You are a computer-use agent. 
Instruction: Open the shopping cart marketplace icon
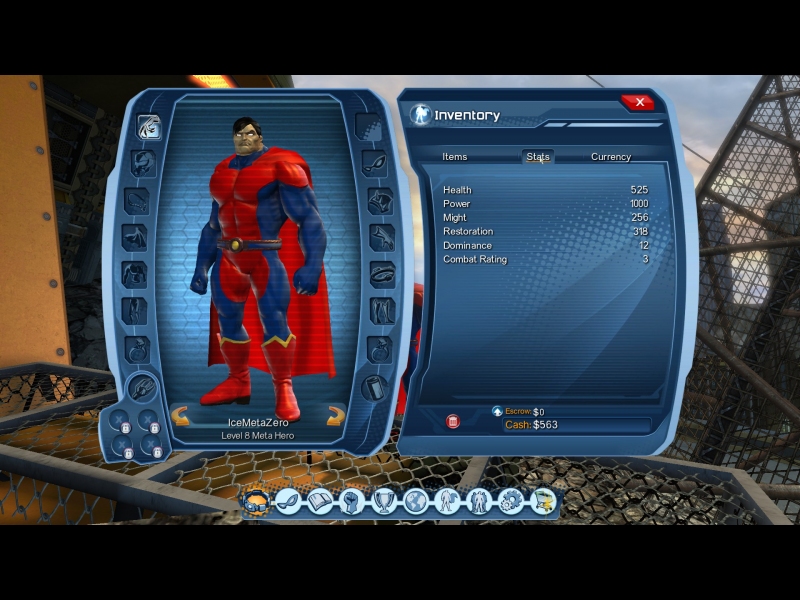543,501
